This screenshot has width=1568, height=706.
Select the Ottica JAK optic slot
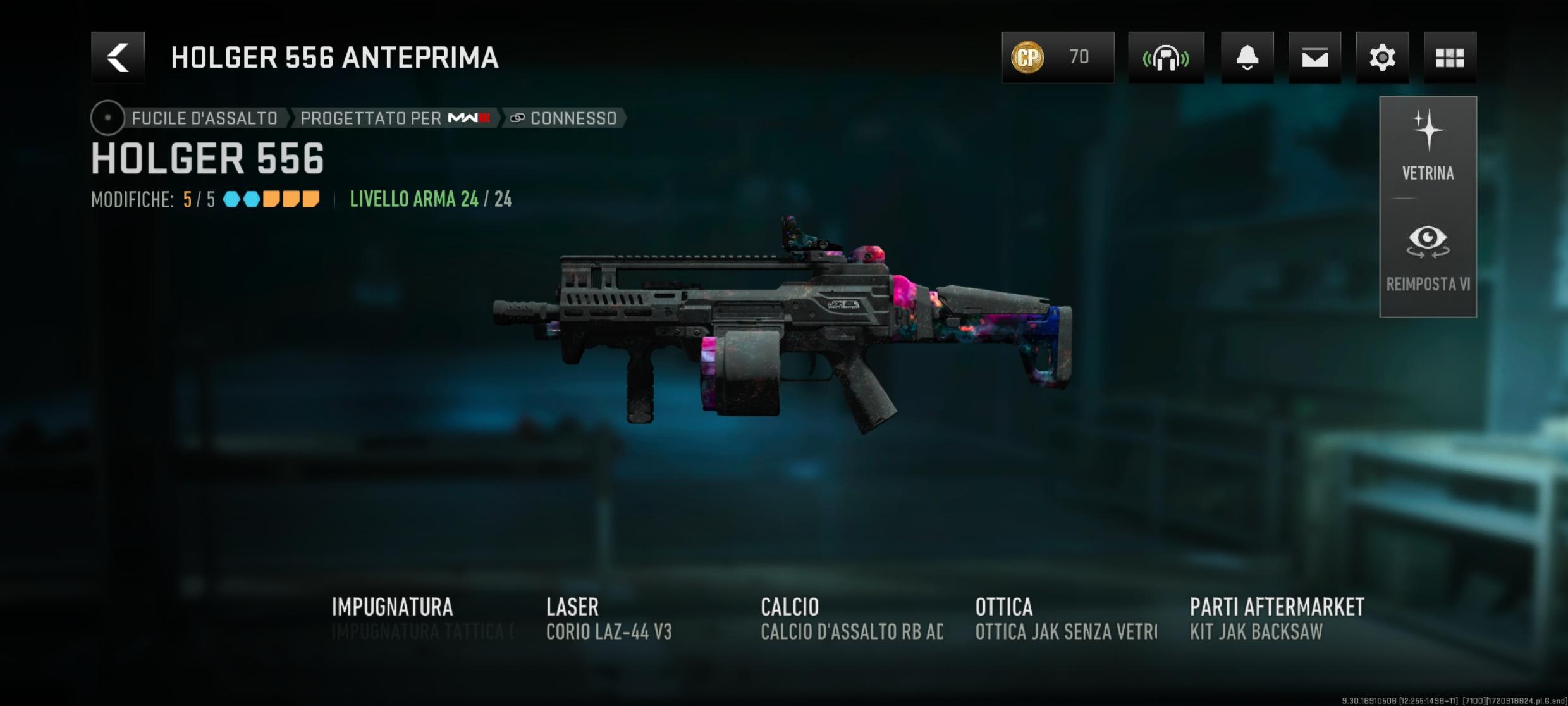tap(1066, 618)
